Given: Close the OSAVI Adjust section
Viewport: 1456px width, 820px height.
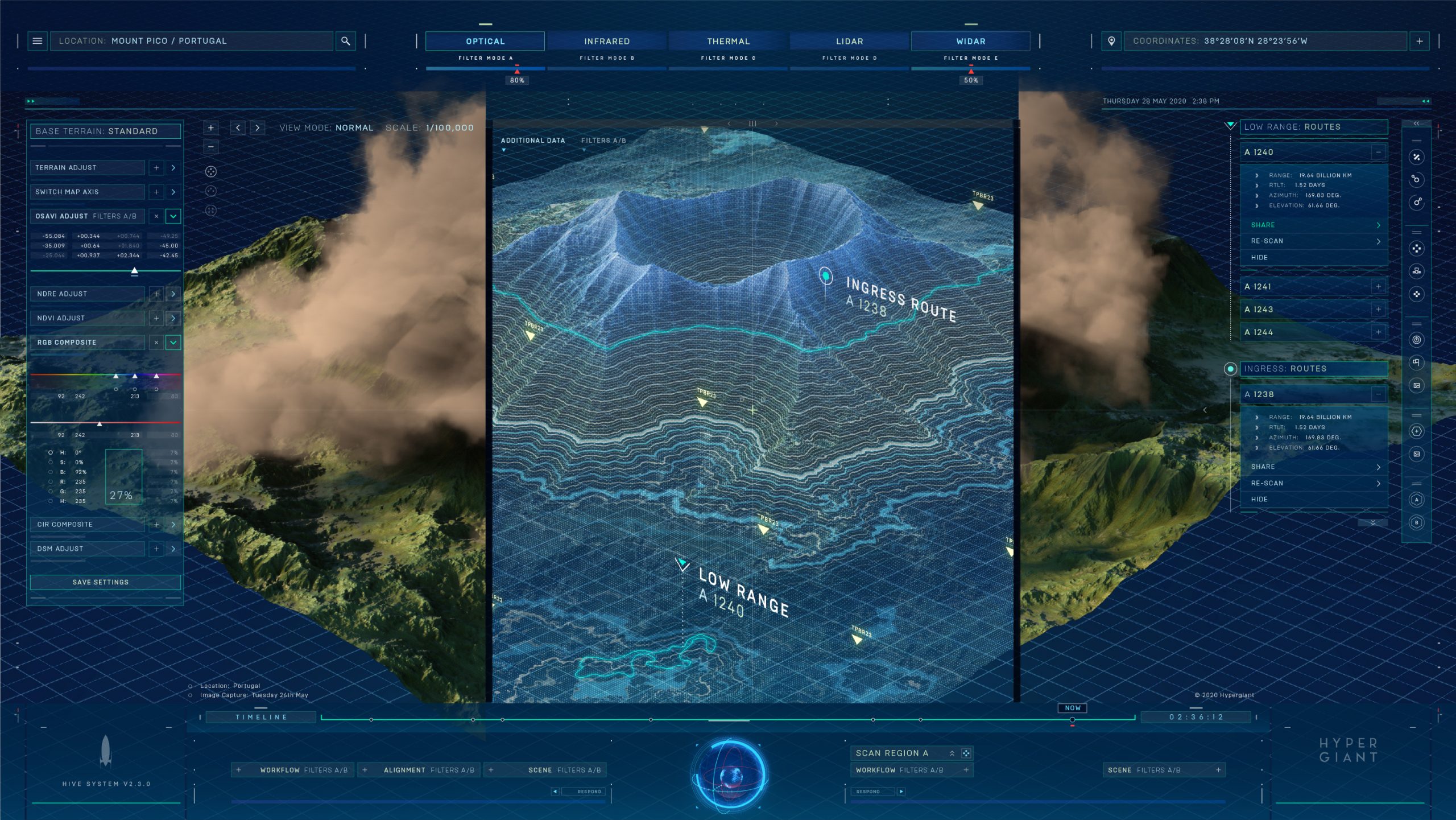Looking at the screenshot, I should (156, 216).
